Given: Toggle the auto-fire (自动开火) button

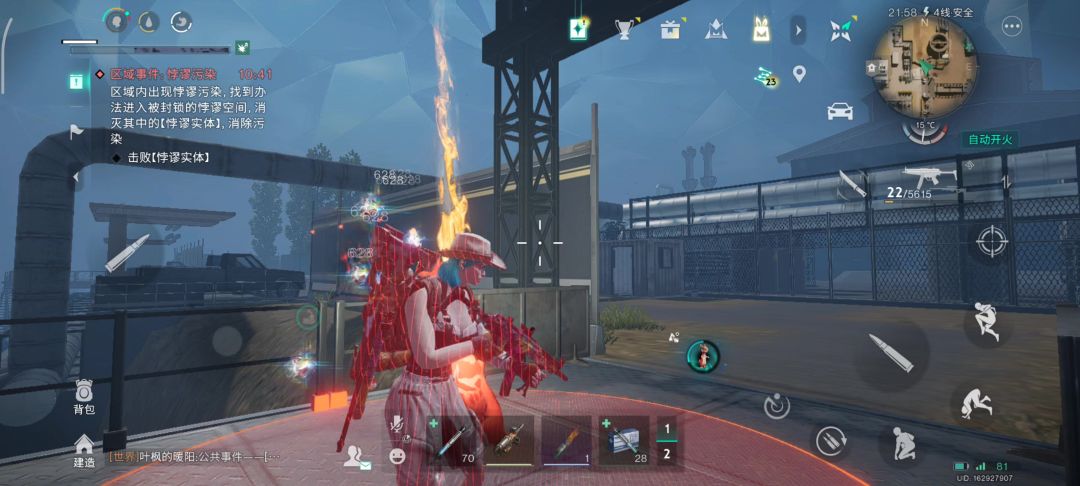Looking at the screenshot, I should point(990,139).
